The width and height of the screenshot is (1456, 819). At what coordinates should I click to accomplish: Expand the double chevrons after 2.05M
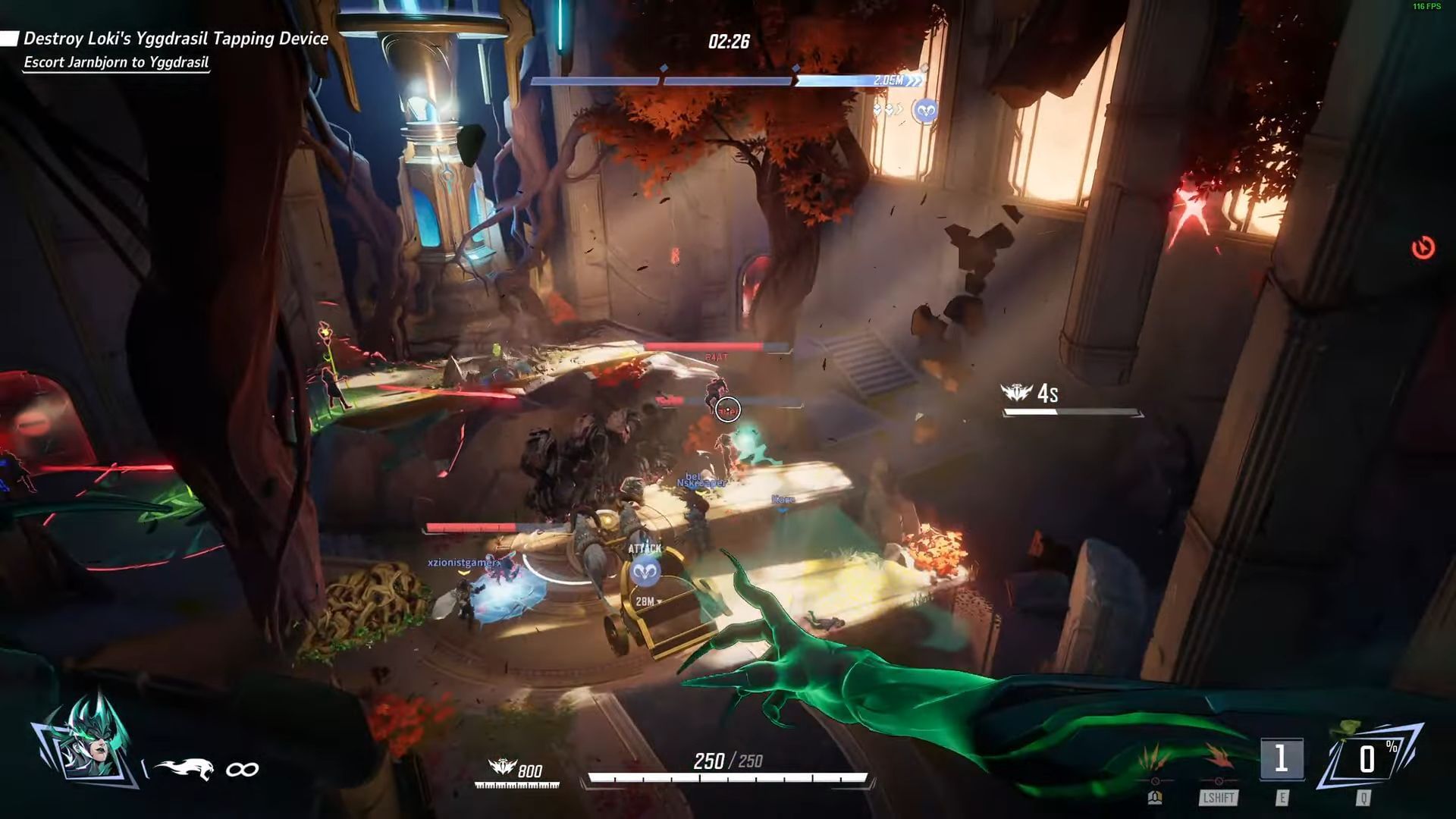[x=915, y=80]
